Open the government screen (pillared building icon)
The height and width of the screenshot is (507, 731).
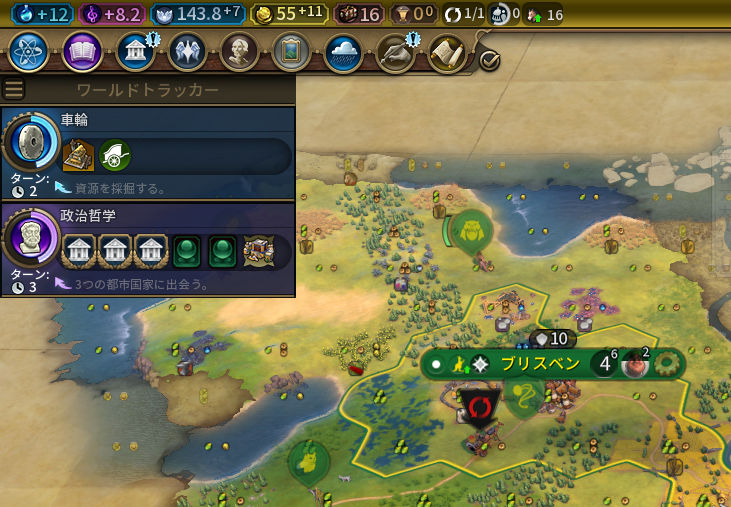click(135, 51)
